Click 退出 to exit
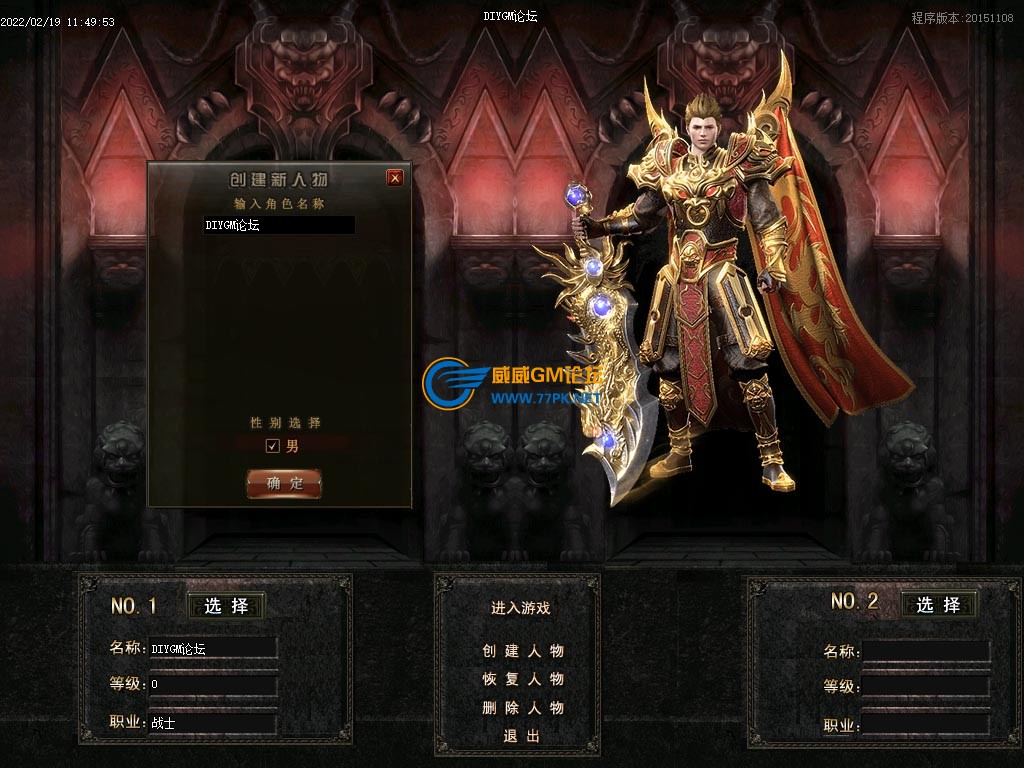This screenshot has width=1024, height=768. click(x=521, y=736)
